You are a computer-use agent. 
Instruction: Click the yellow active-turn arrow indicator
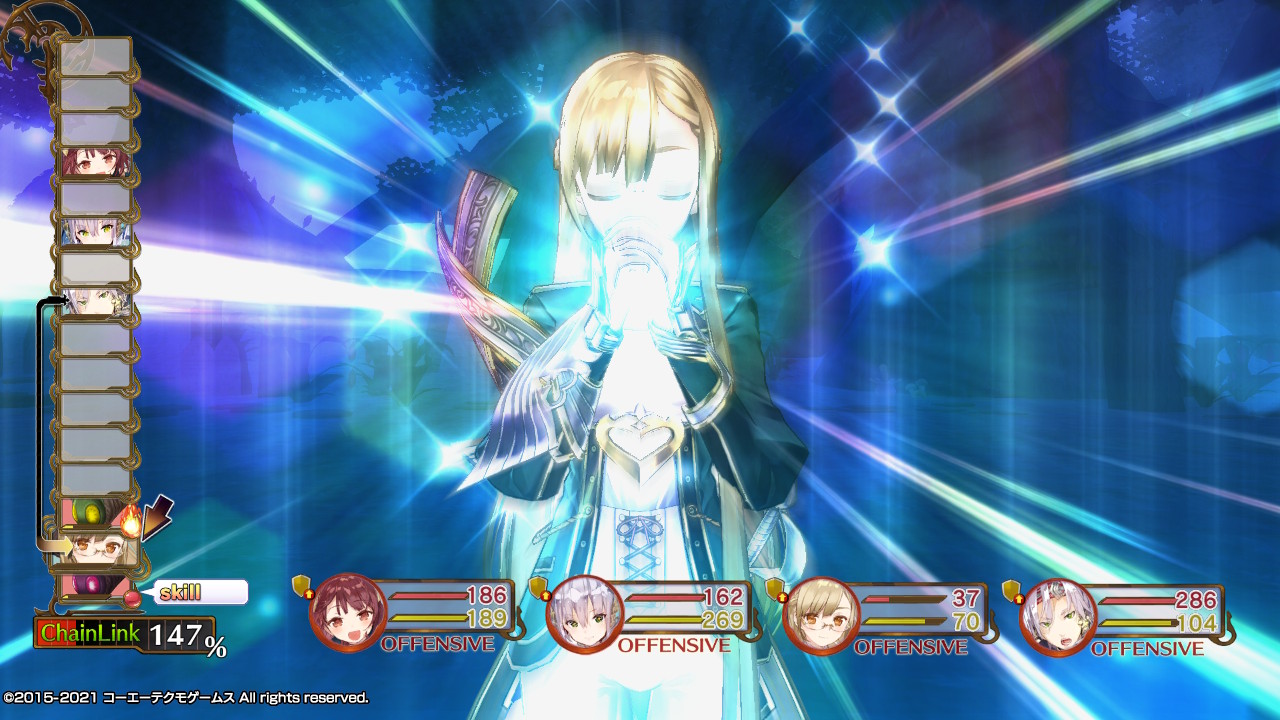coord(55,544)
